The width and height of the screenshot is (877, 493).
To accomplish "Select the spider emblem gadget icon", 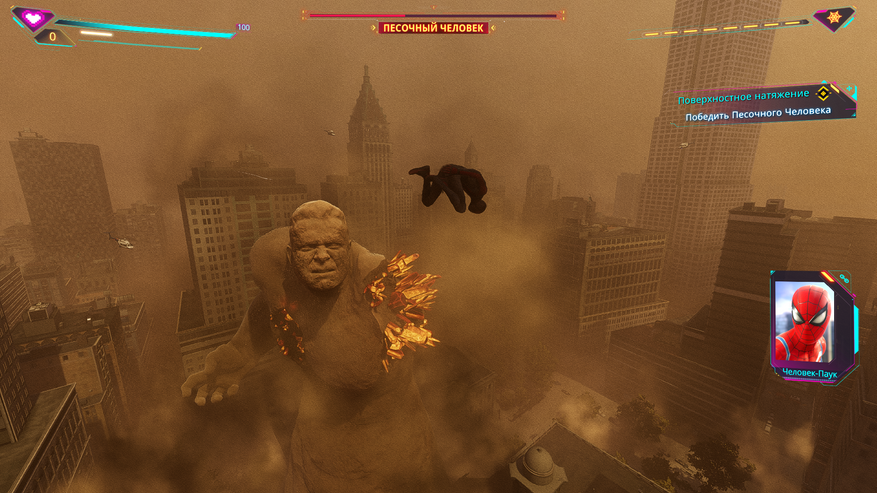I will coord(833,17).
